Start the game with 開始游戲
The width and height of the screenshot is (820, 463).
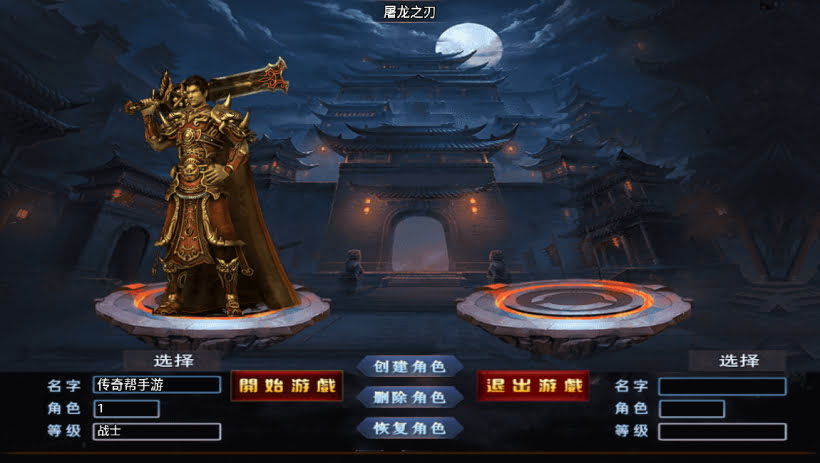[287, 386]
